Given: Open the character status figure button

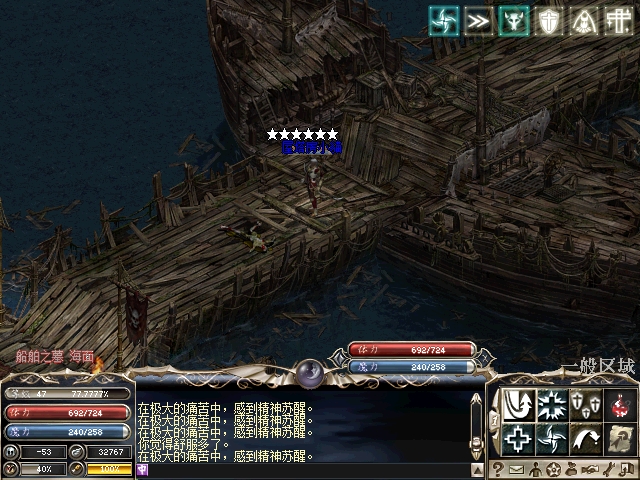Looking at the screenshot, I should 534,470.
